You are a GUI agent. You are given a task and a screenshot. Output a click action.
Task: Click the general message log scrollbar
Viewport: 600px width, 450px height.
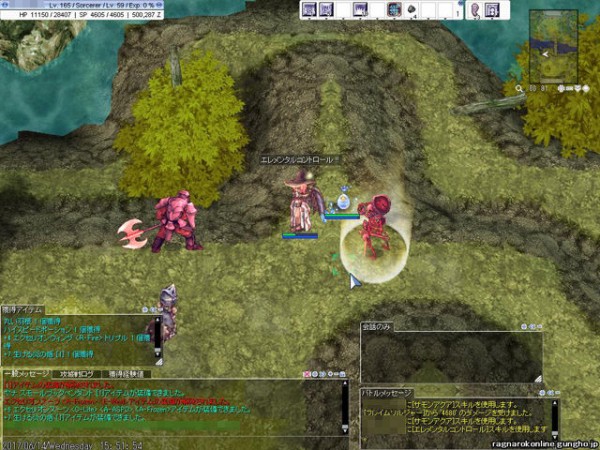346,405
